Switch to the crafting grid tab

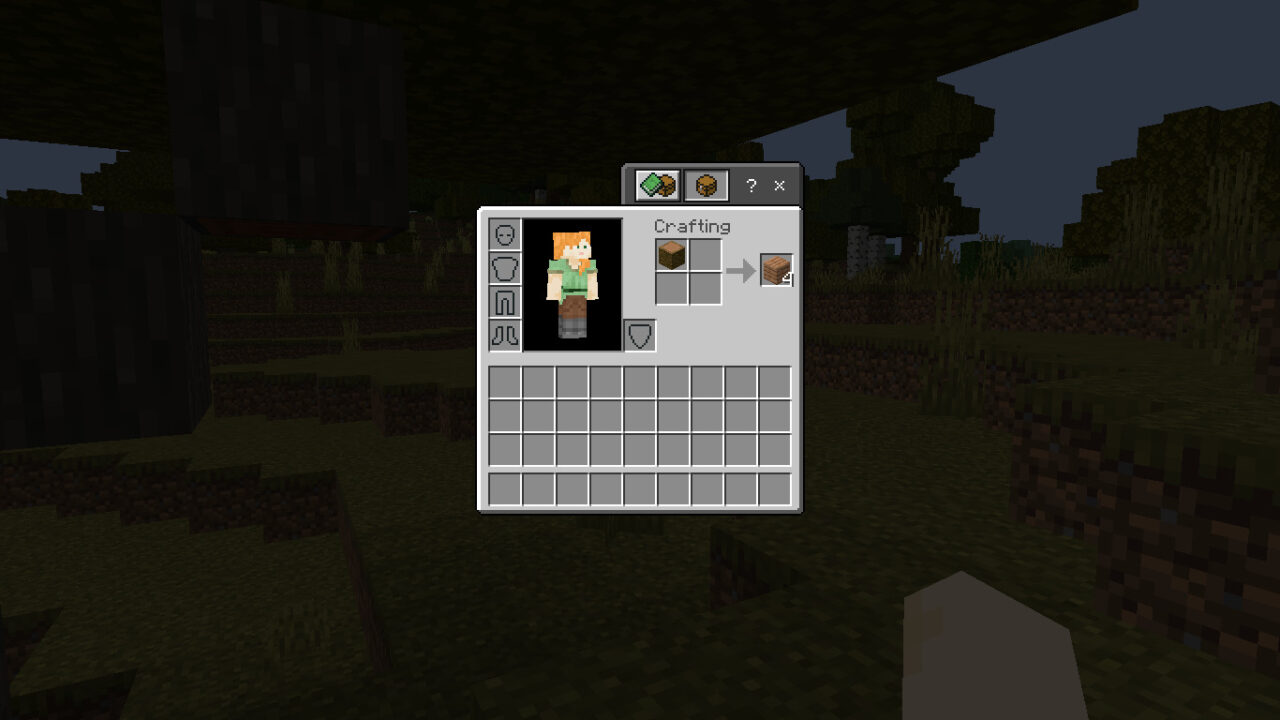(x=707, y=185)
